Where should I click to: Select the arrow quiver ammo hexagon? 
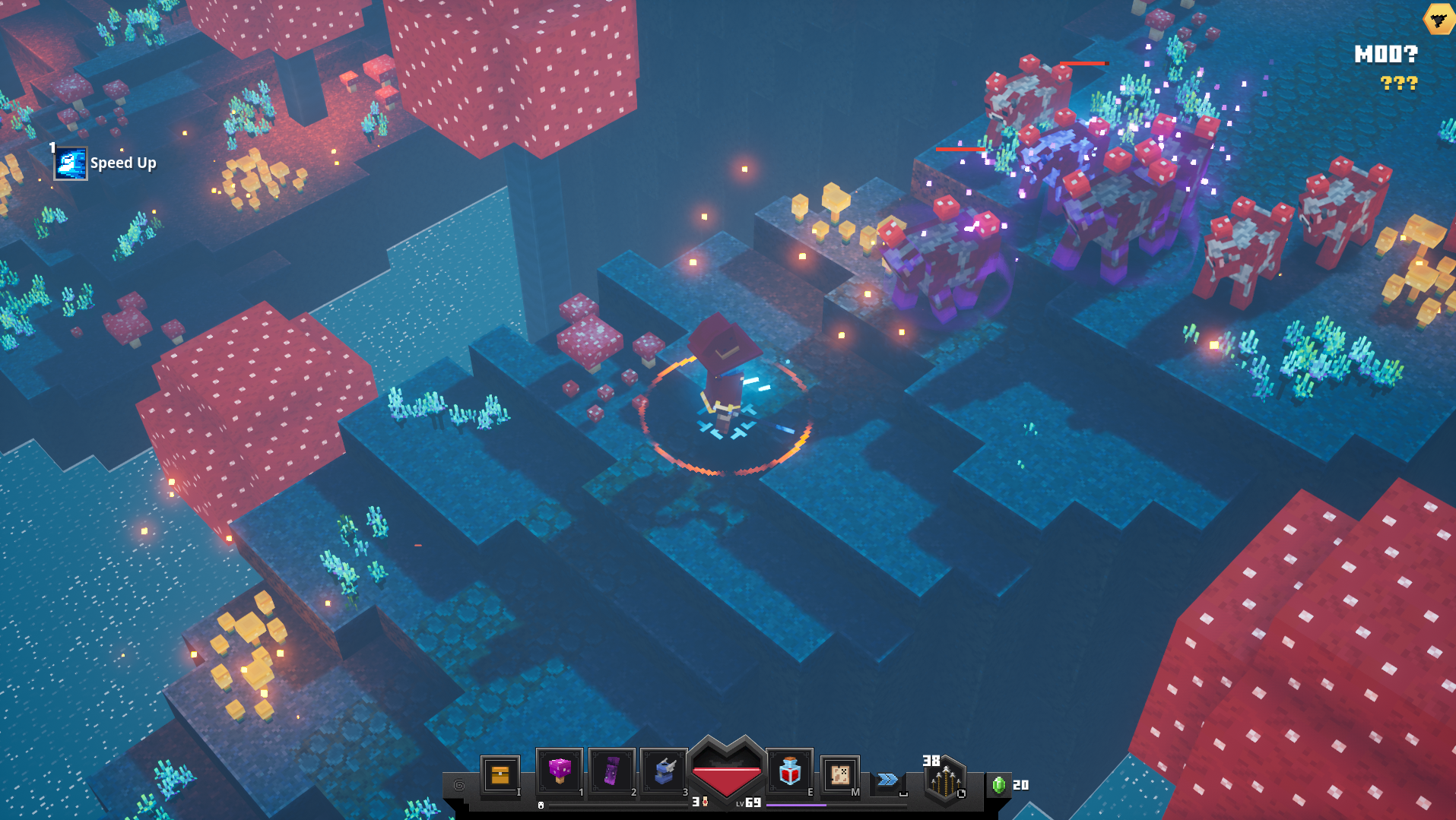click(945, 780)
